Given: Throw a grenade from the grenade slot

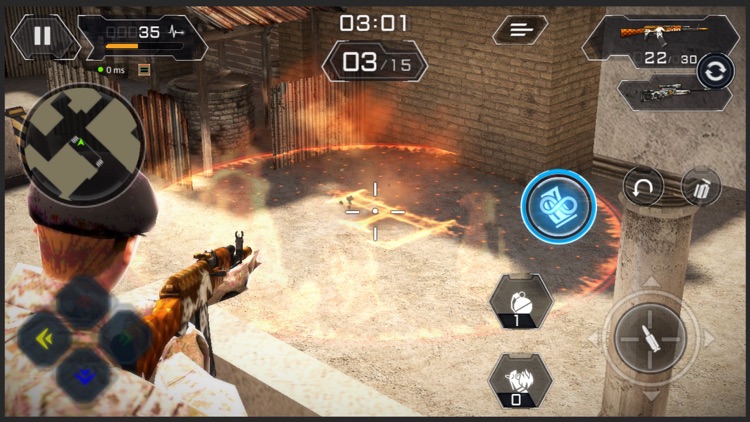Looking at the screenshot, I should click(x=521, y=302).
